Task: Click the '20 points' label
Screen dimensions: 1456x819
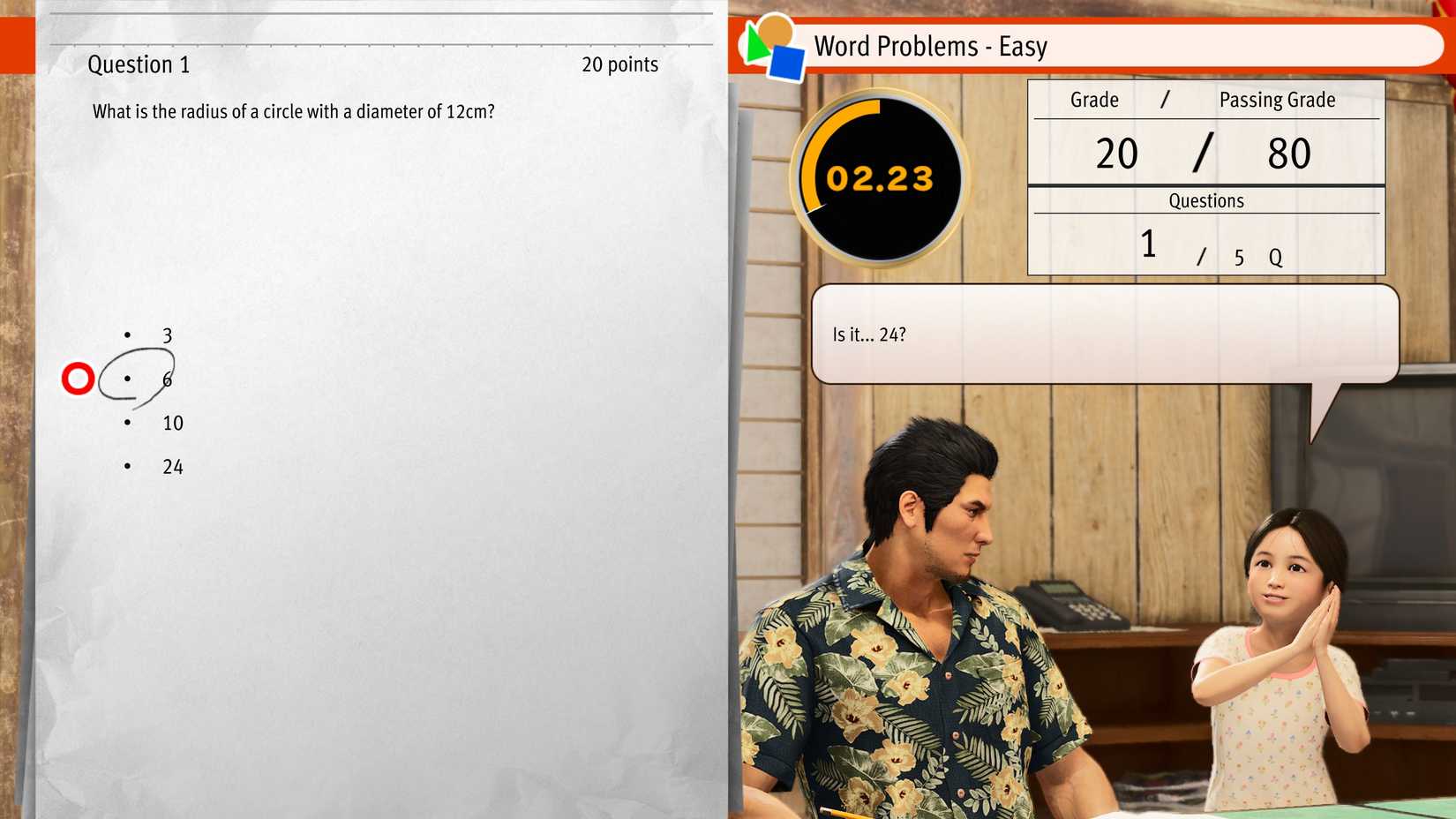Action: pyautogui.click(x=619, y=64)
